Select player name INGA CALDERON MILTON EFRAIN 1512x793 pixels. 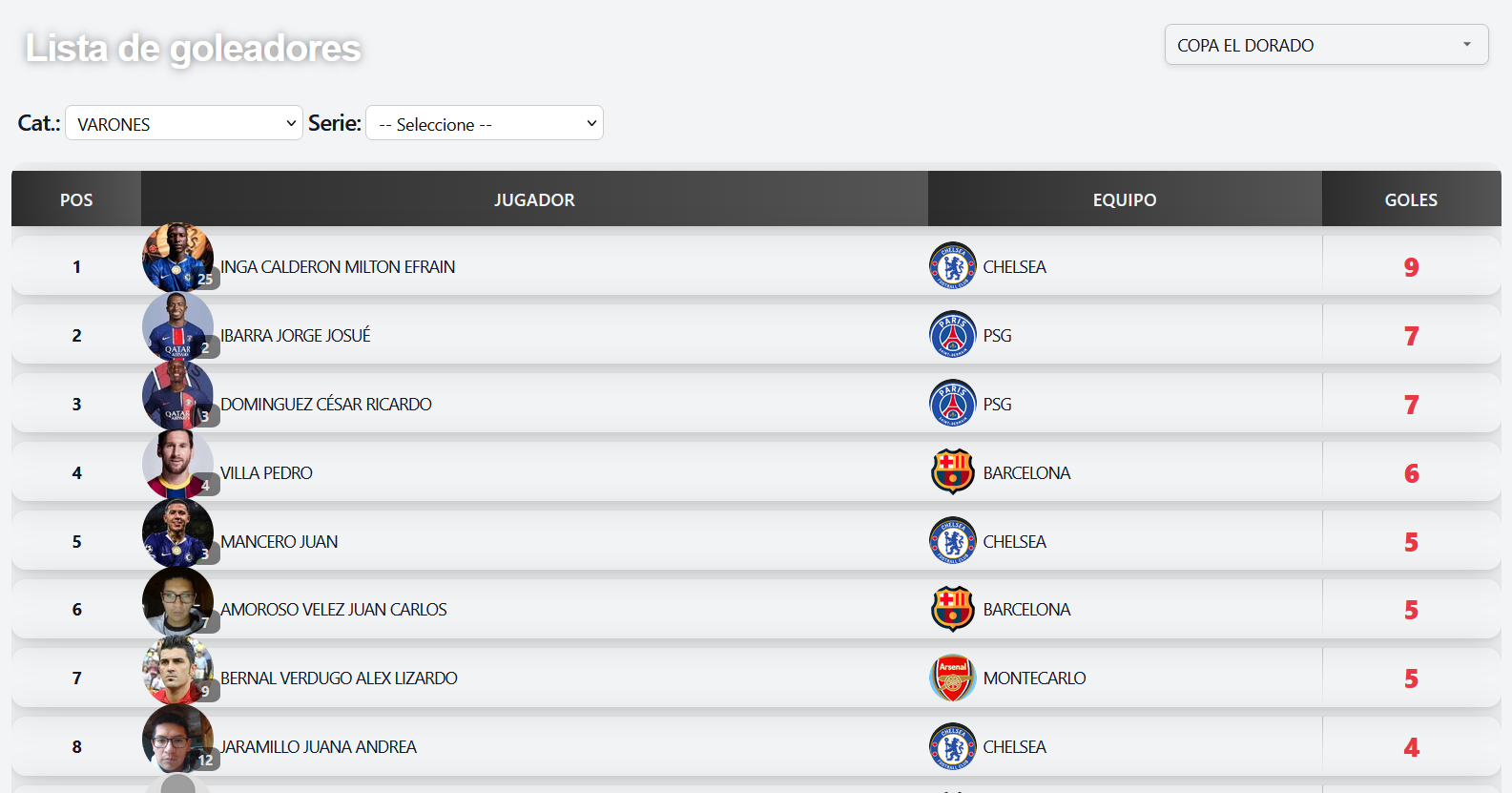coord(338,266)
